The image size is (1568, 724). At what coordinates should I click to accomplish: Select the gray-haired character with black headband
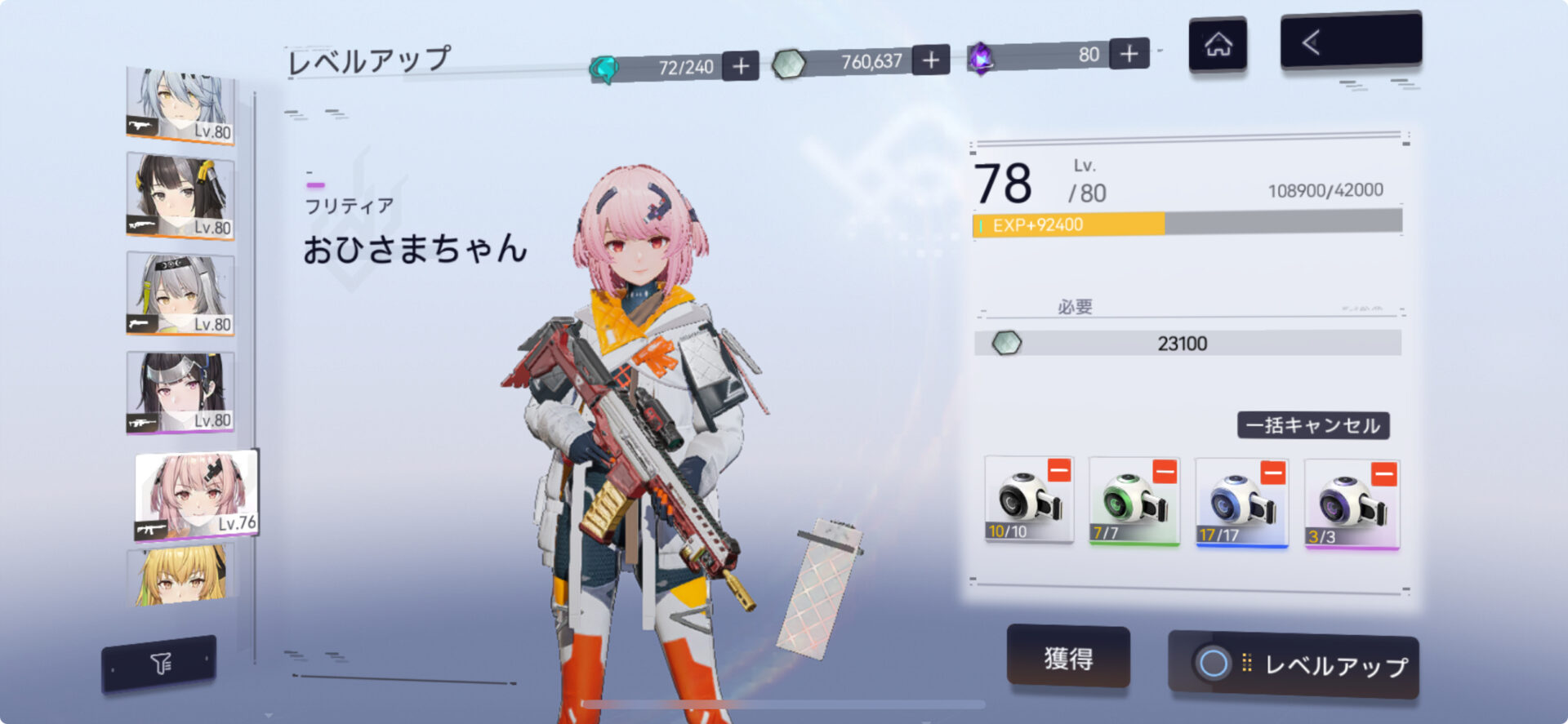(180, 294)
